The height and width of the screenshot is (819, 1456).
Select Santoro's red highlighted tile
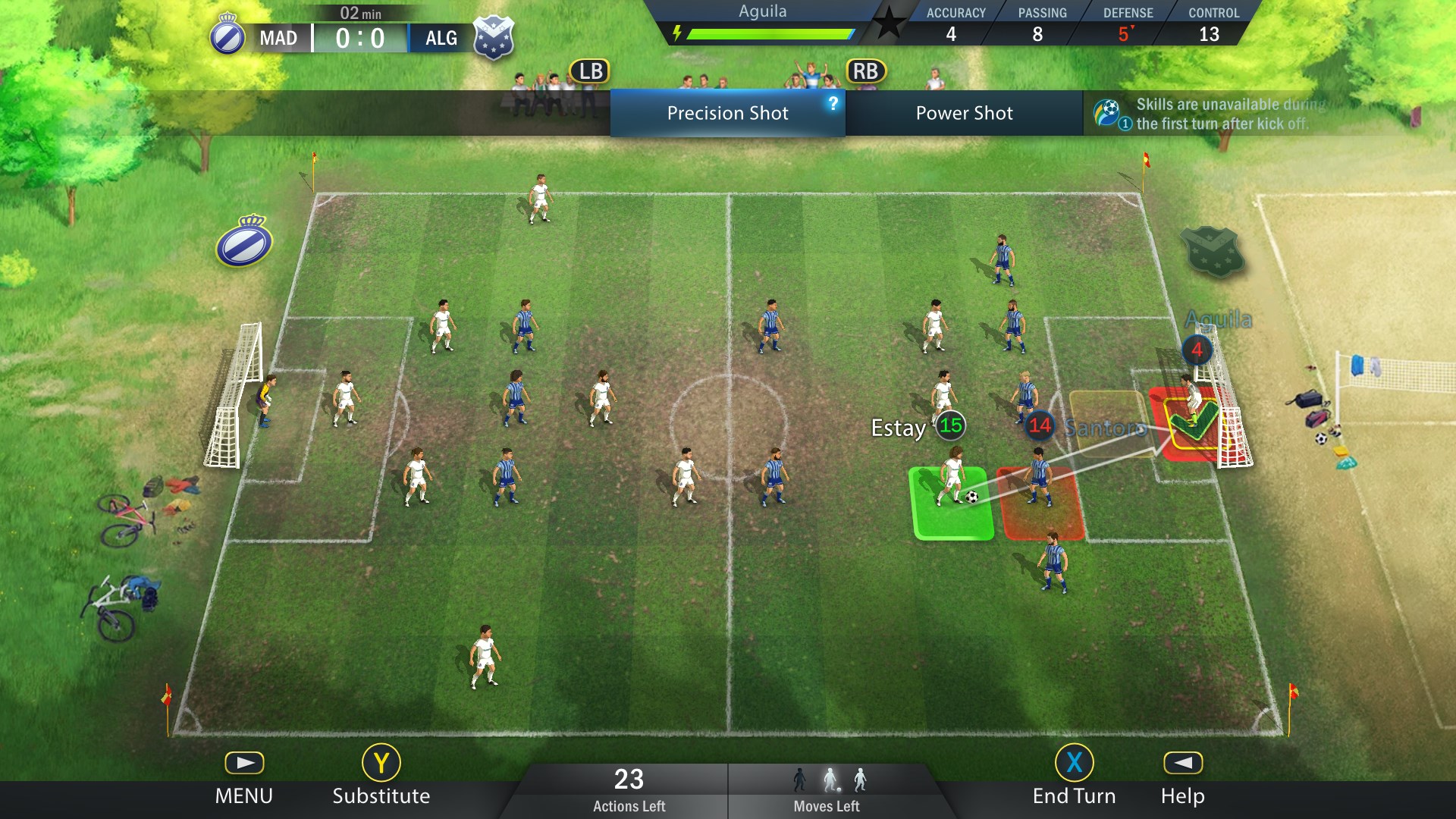point(1041,504)
